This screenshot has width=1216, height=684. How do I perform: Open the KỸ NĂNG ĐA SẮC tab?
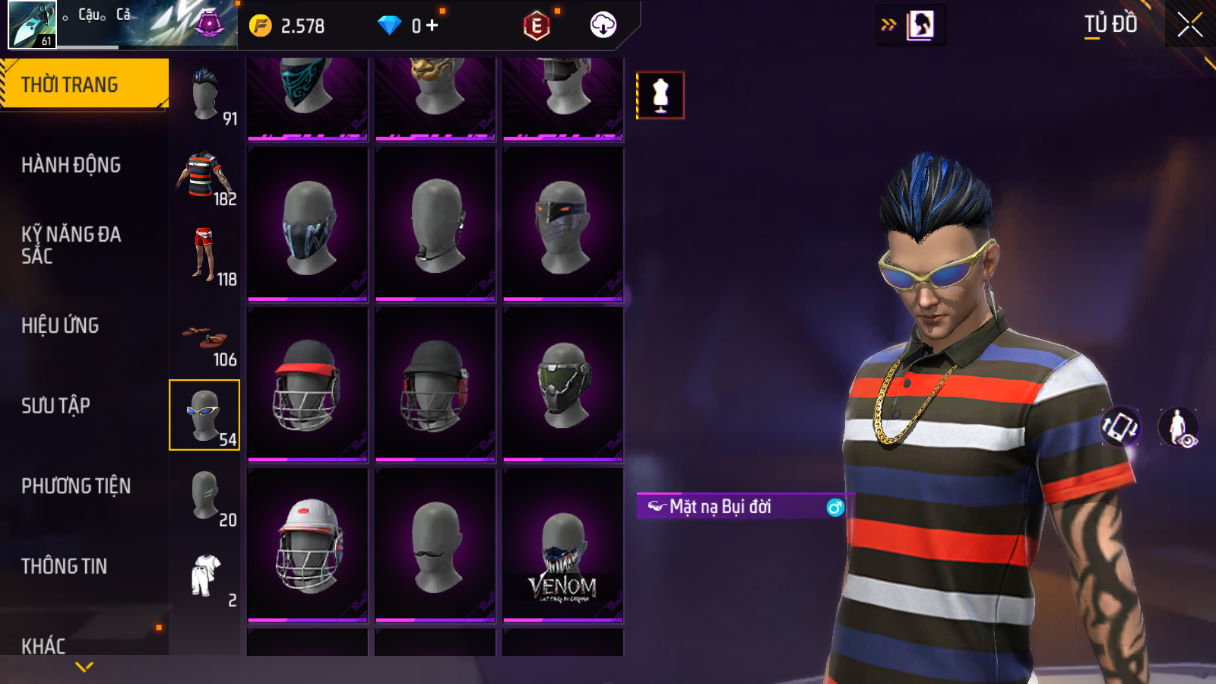coord(71,245)
